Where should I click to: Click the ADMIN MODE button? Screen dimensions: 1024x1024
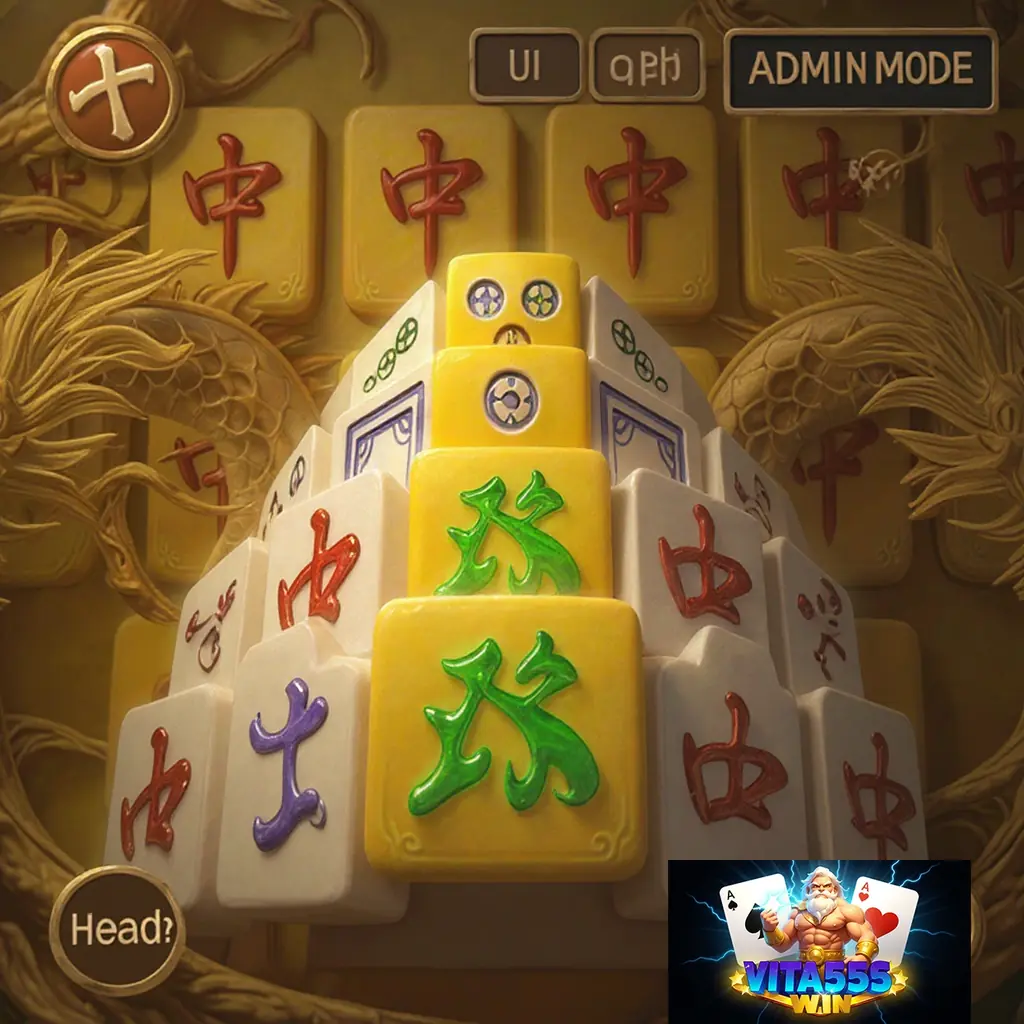tap(860, 69)
